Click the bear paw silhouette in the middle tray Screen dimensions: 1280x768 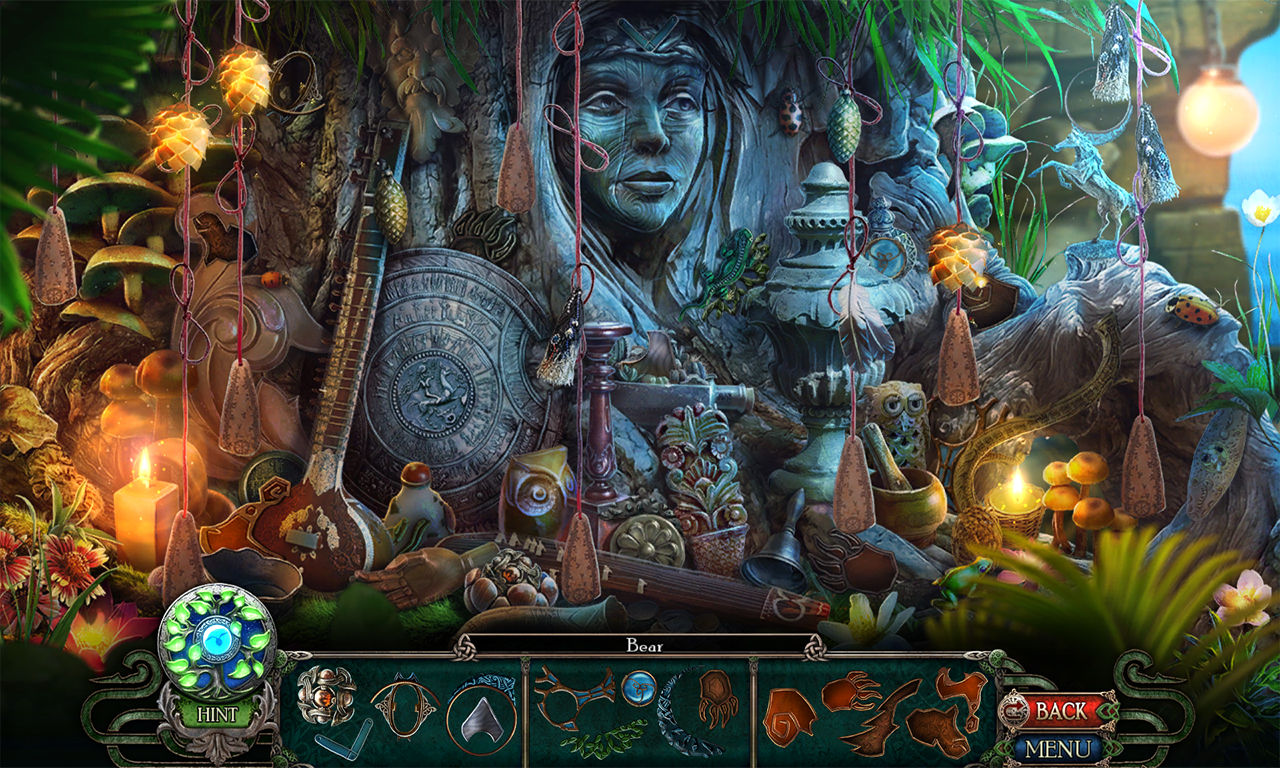point(718,697)
